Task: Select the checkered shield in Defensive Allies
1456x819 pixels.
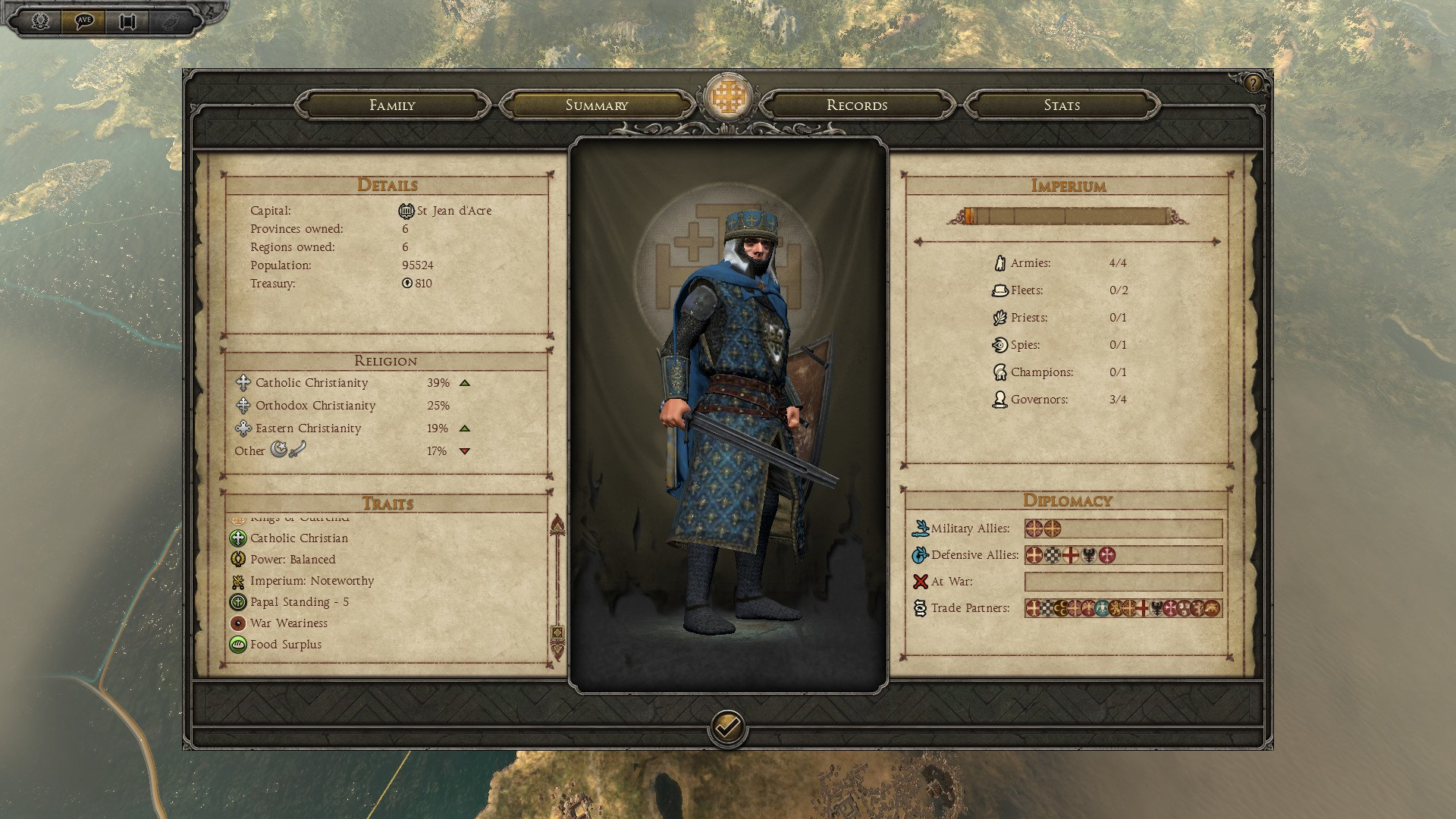Action: (x=1053, y=556)
